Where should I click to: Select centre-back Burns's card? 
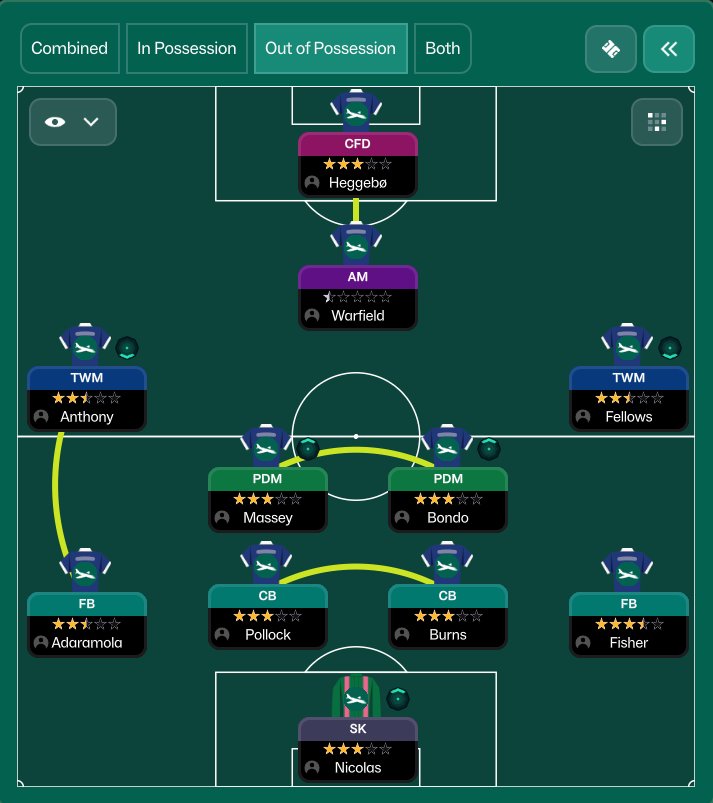[448, 615]
